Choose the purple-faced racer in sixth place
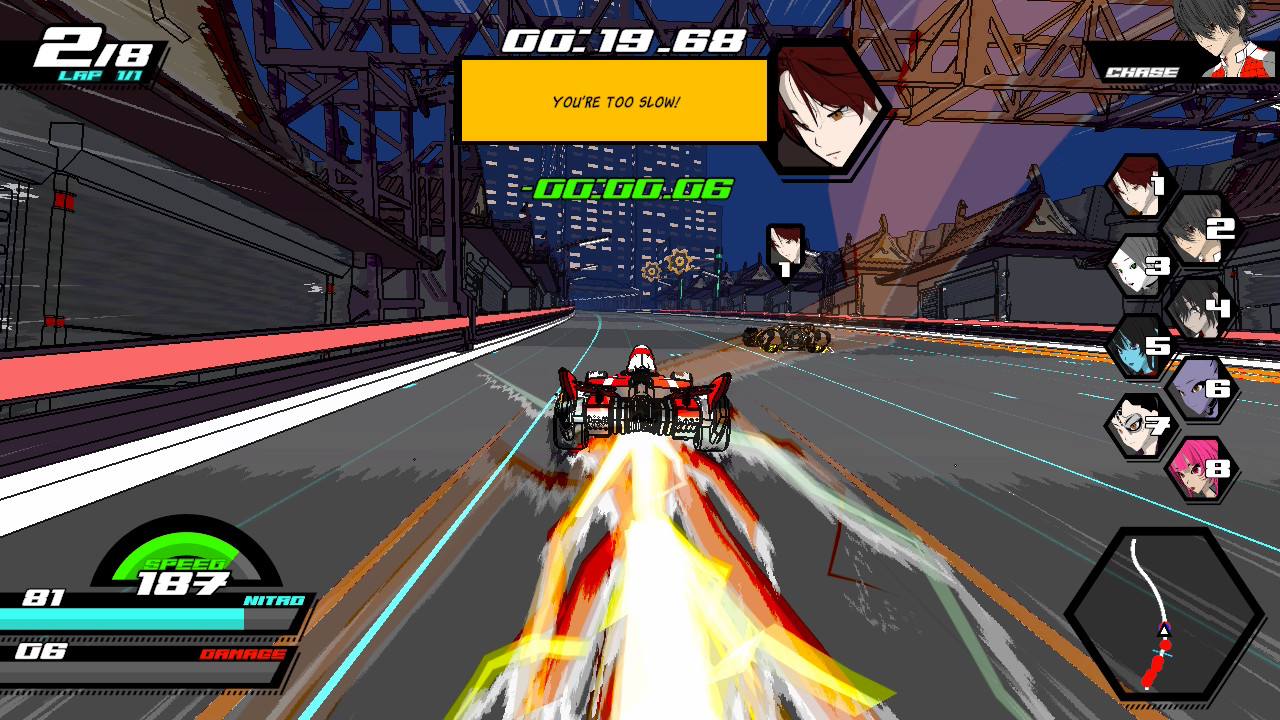1280x720 pixels. [x=1197, y=387]
